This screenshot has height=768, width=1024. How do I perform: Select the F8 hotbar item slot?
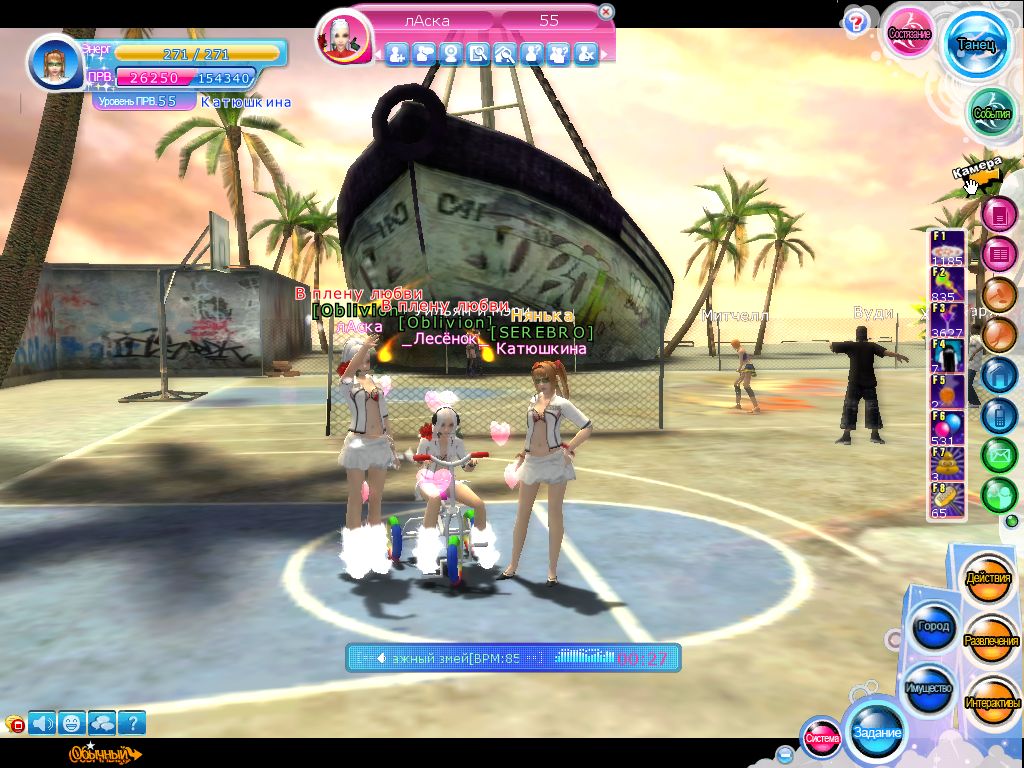pyautogui.click(x=946, y=501)
